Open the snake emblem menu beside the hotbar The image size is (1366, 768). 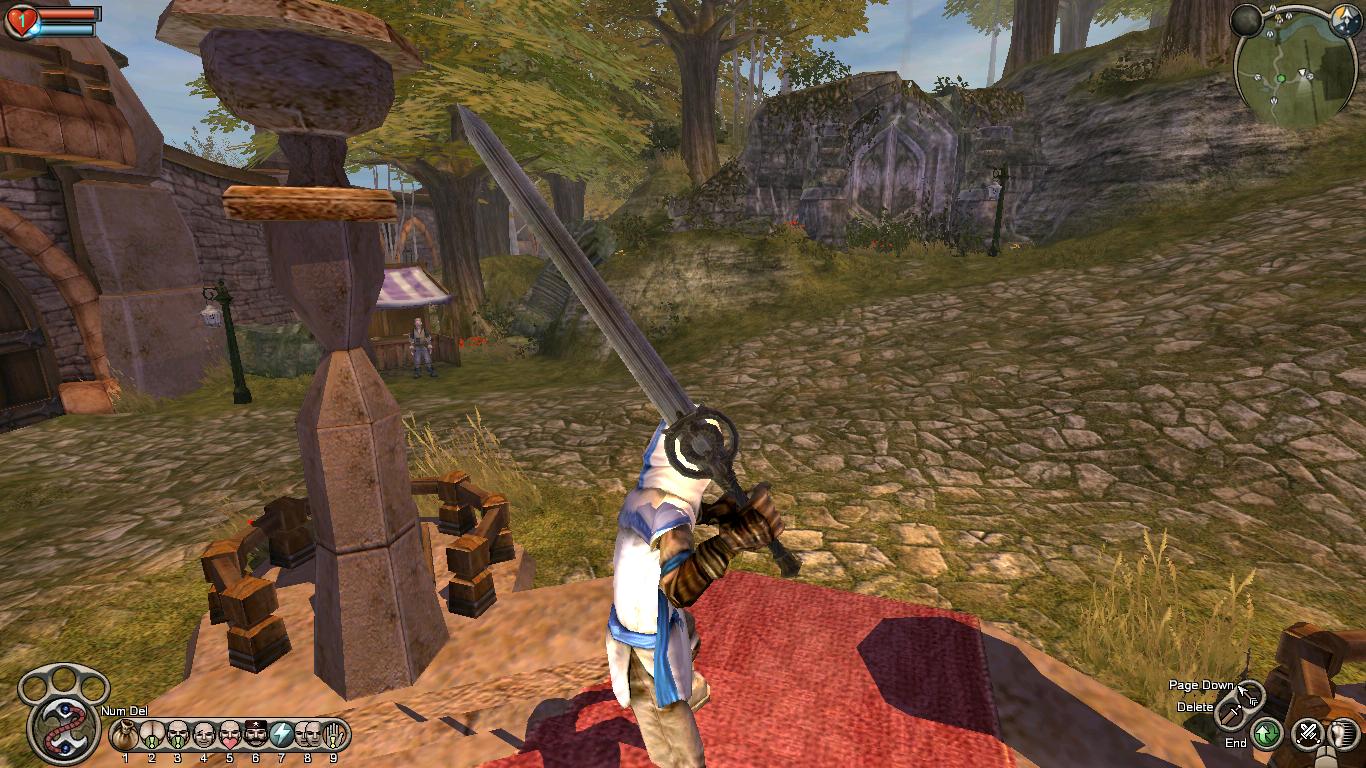point(63,727)
